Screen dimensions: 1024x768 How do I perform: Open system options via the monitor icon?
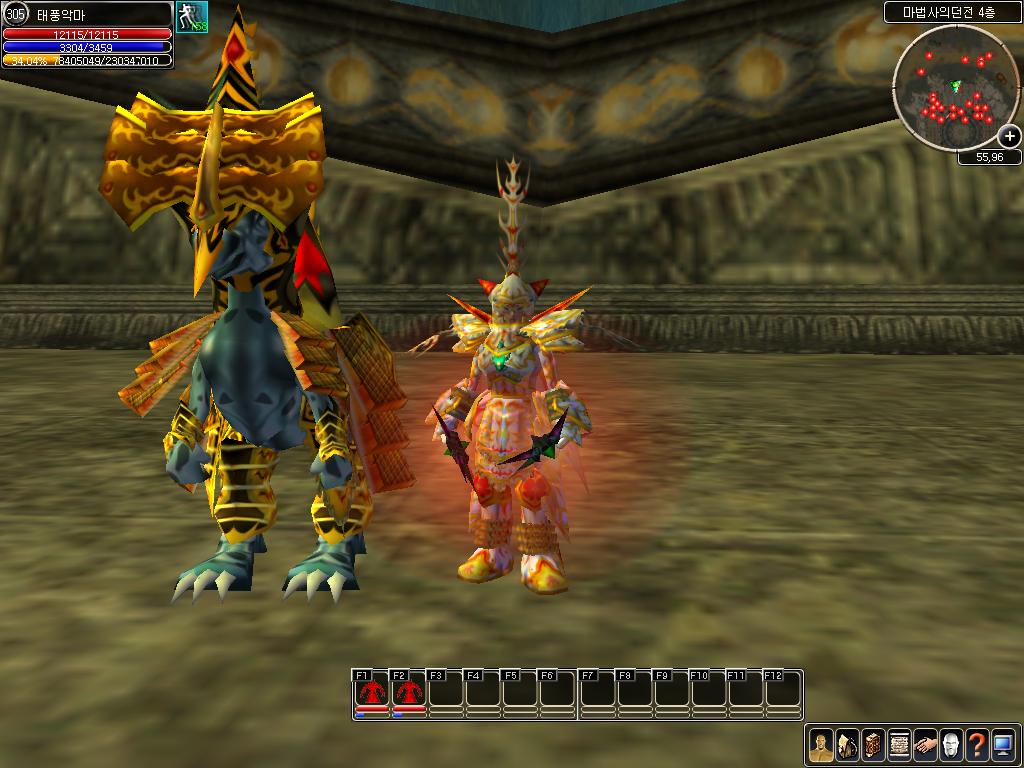[x=1003, y=745]
